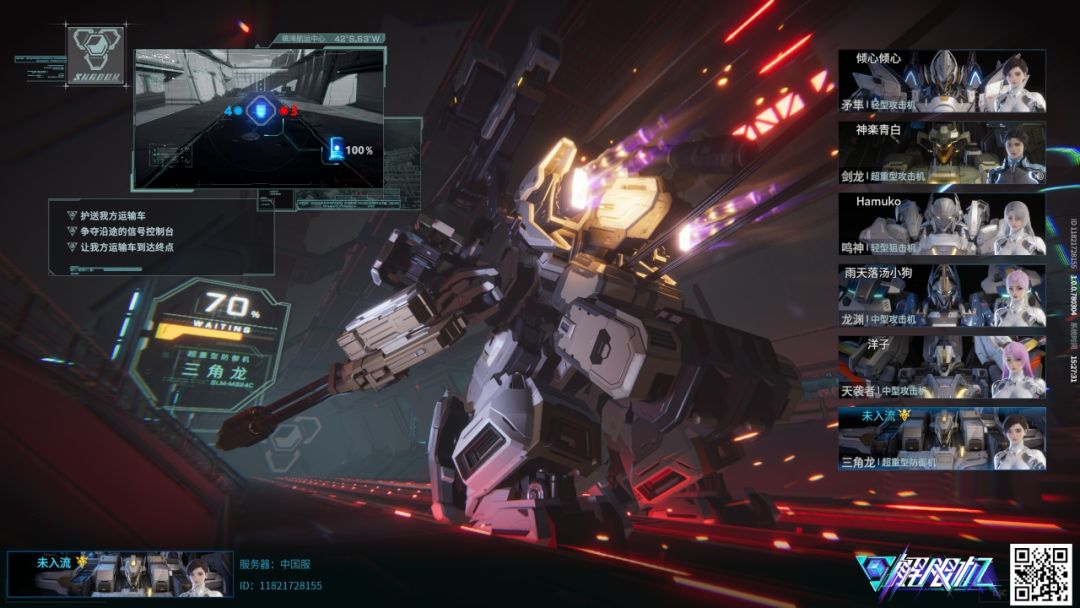Open the 未入流 player card beside the server info
This screenshot has height=608, width=1080.
[120, 574]
